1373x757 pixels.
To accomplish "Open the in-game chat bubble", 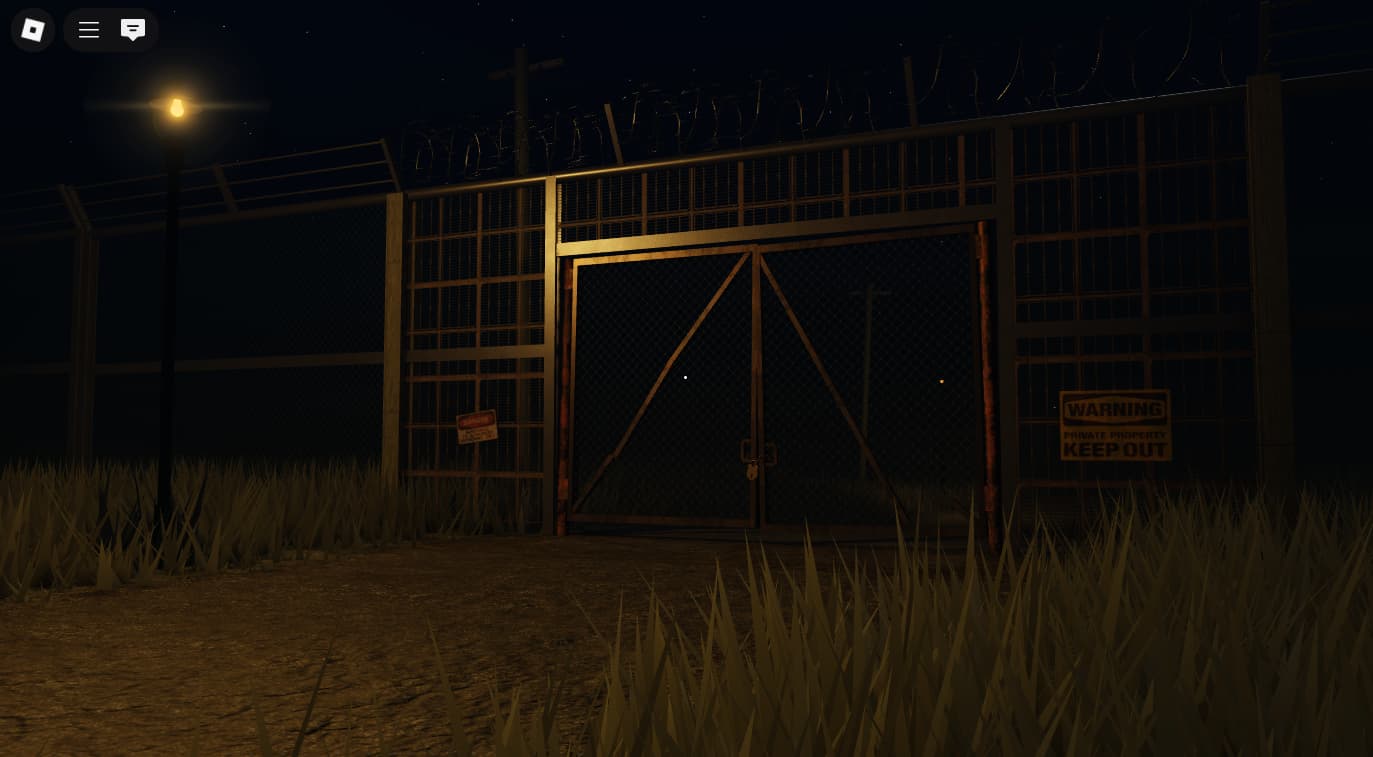I will pos(133,30).
